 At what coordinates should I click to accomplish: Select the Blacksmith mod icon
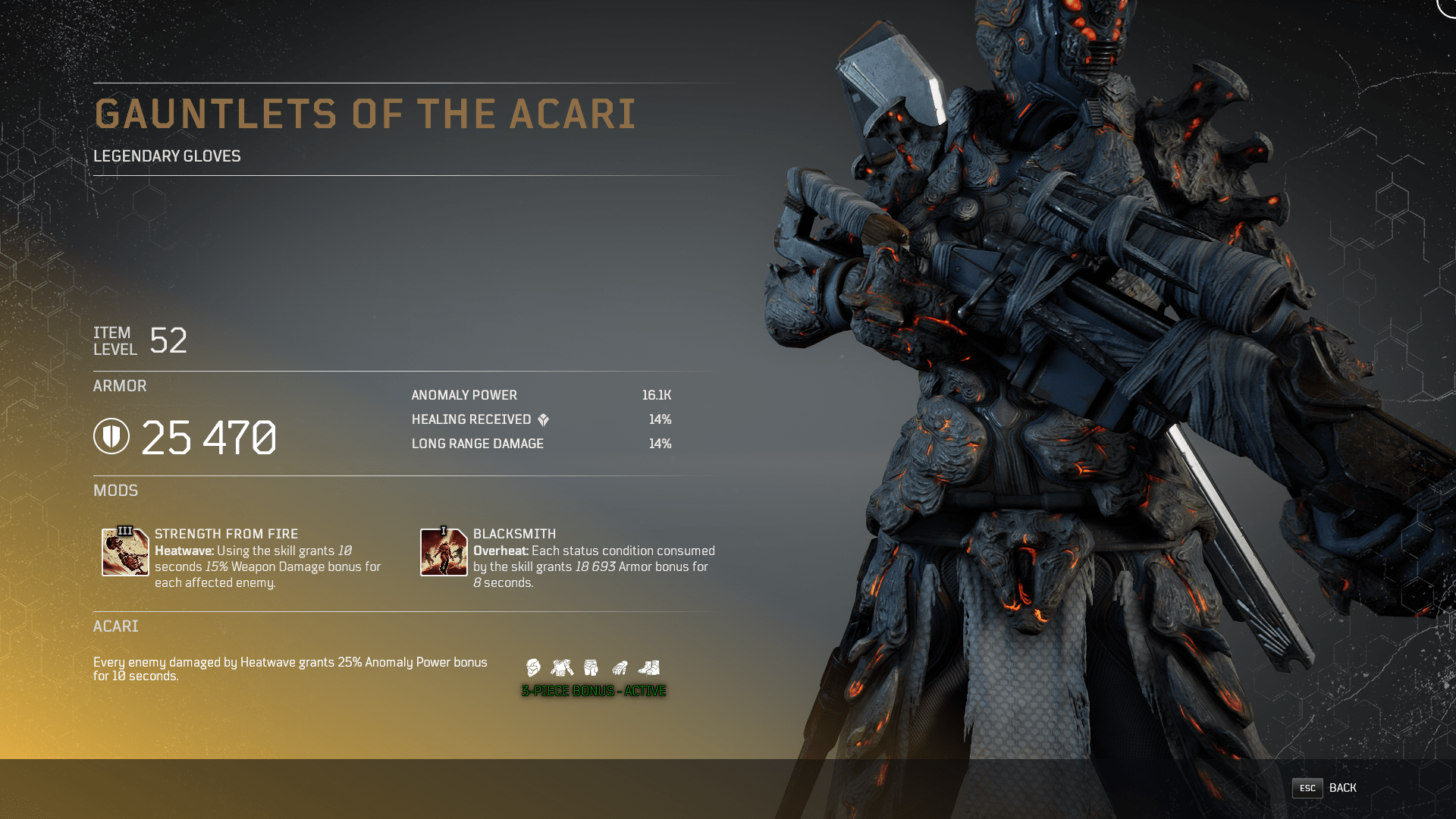pyautogui.click(x=444, y=552)
